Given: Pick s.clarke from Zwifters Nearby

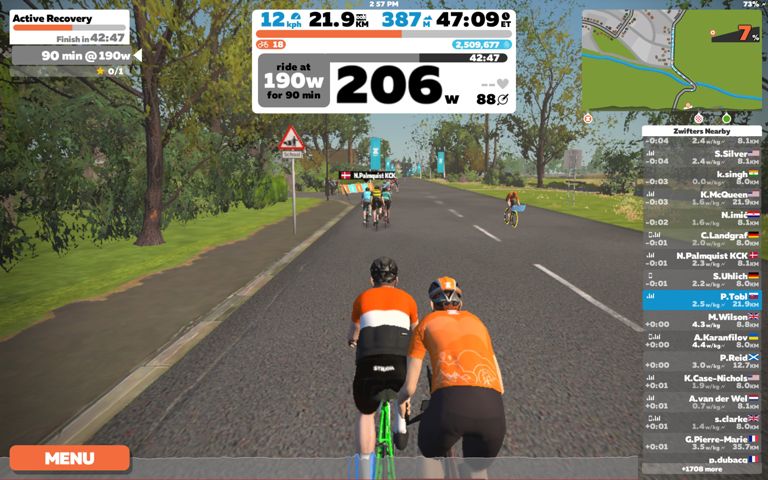Looking at the screenshot, I should (701, 422).
